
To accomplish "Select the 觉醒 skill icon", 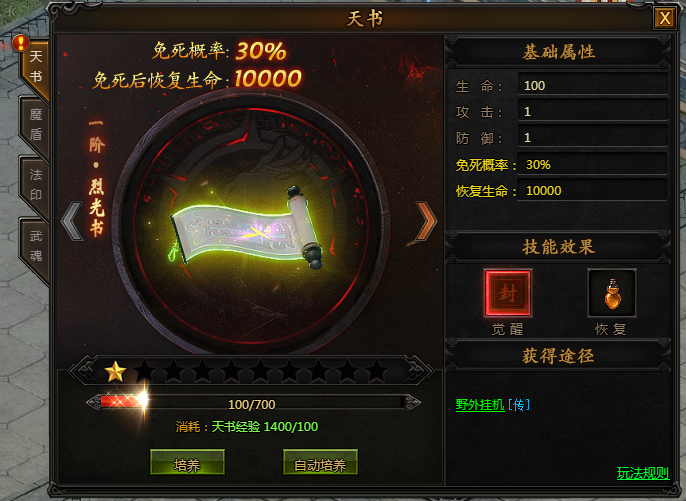I will point(507,293).
